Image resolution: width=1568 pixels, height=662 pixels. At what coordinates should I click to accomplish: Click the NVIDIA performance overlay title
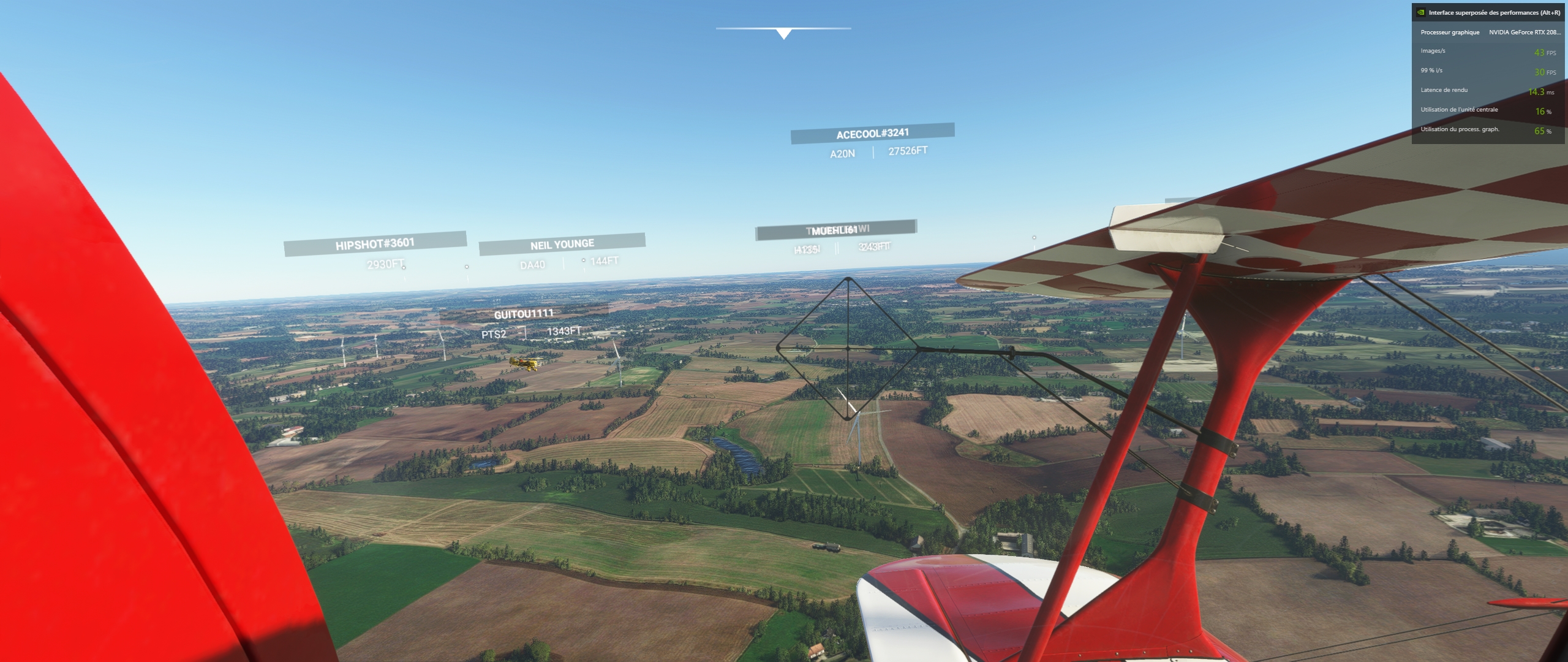[1494, 12]
